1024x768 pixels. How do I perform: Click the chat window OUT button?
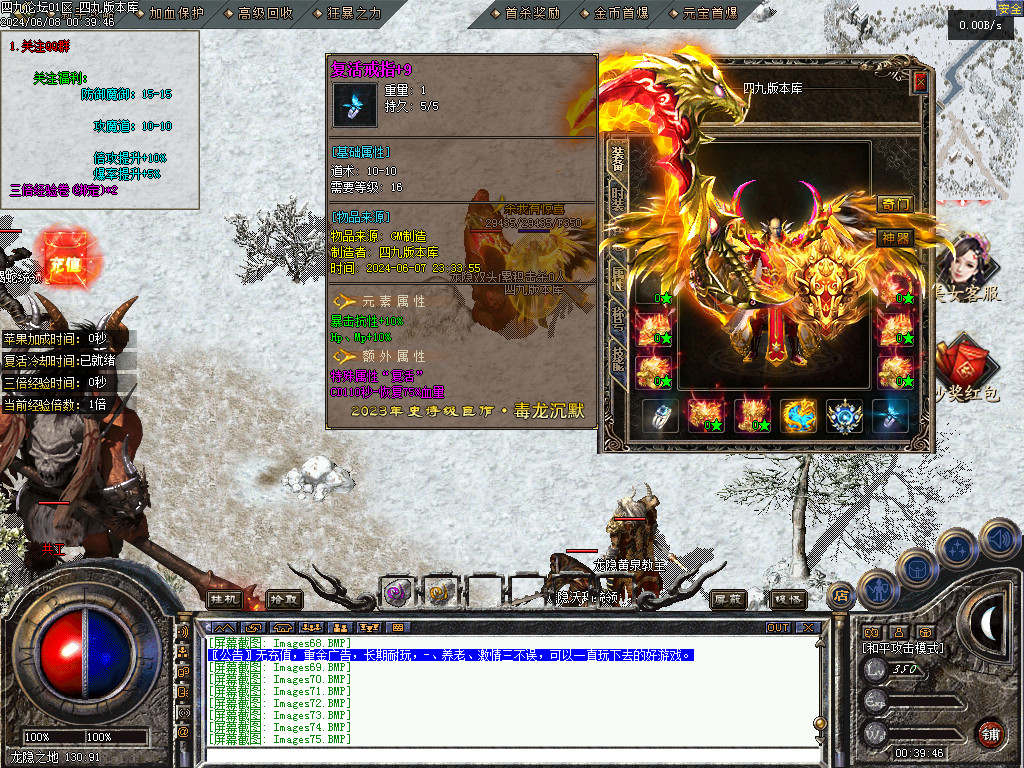[x=778, y=628]
